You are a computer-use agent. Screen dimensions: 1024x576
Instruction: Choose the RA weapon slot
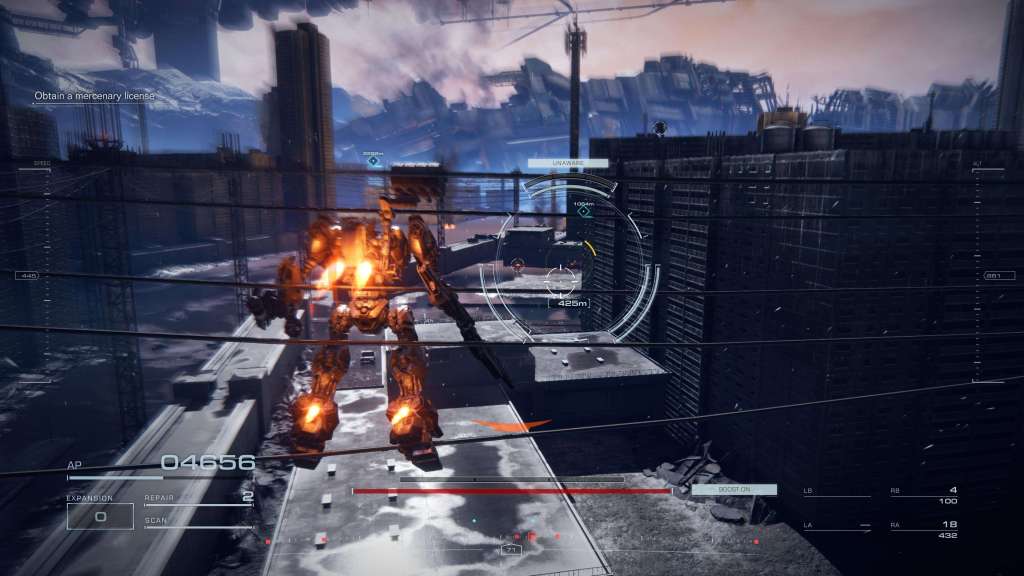pyautogui.click(x=923, y=529)
